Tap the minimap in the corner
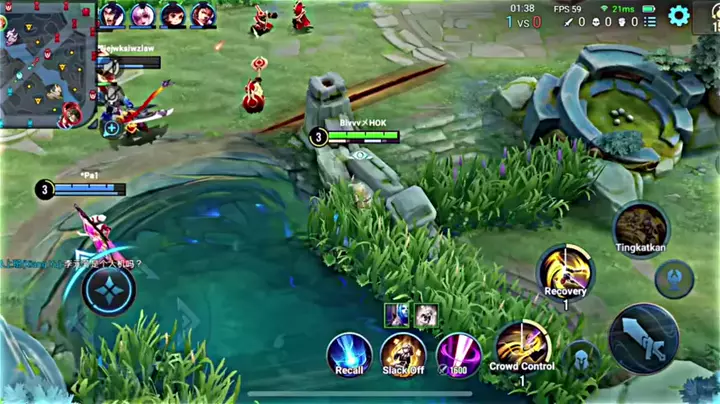The height and width of the screenshot is (404, 720). 46,64
